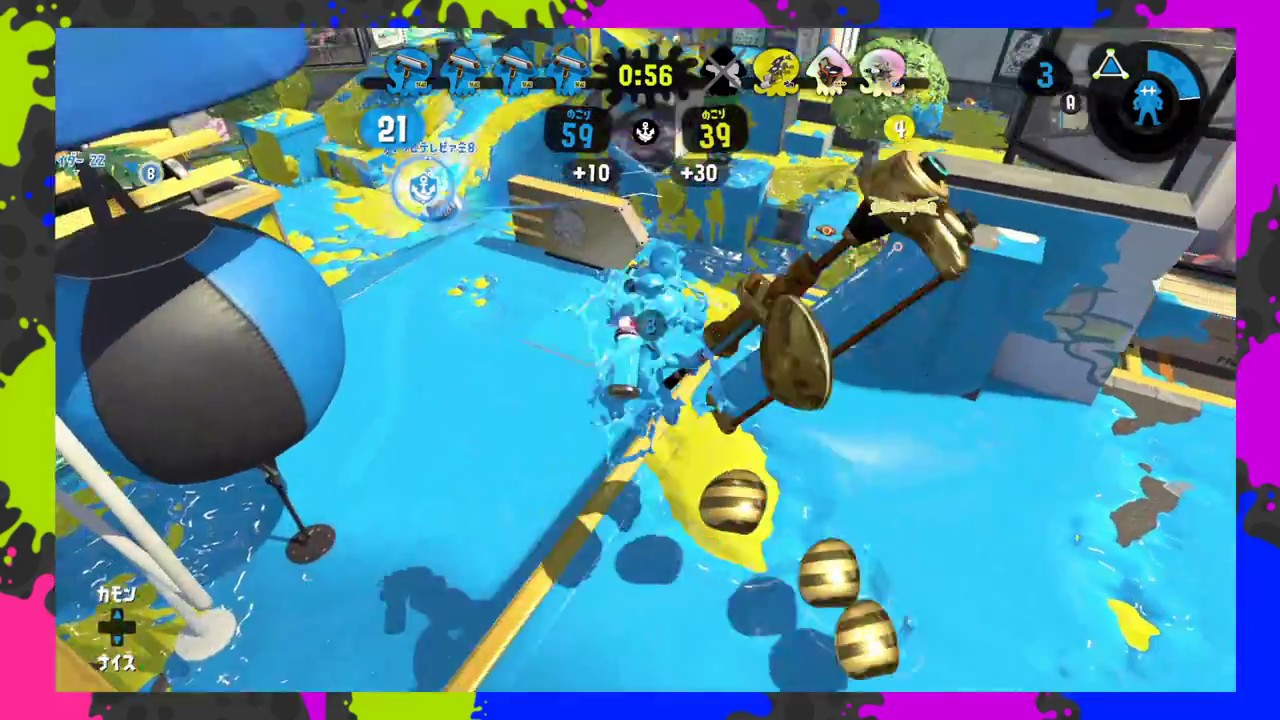Screen dimensions: 1280x720
Task: Click the +10 penalty counter
Action: coord(592,173)
